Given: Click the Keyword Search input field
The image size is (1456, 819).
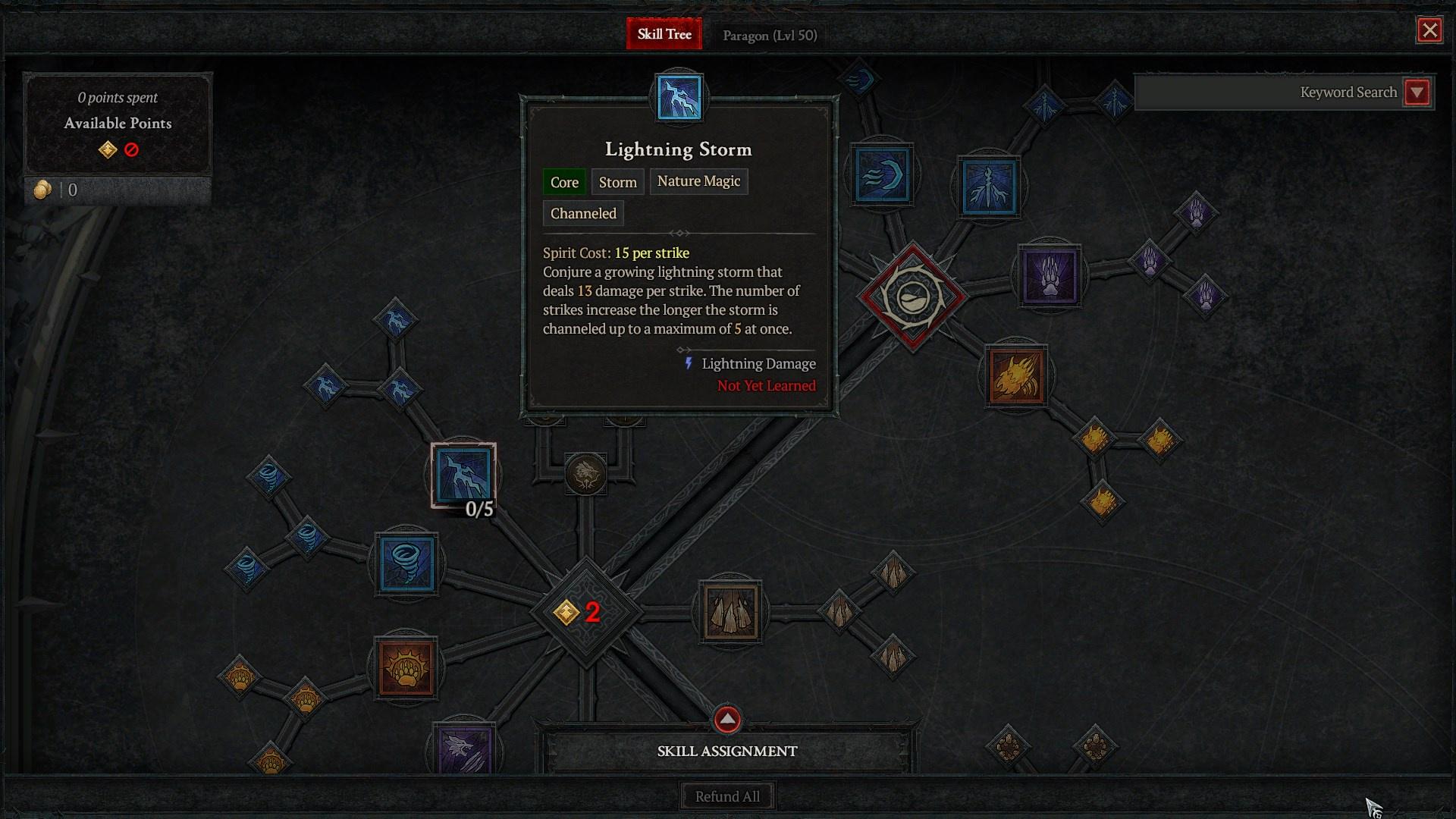Looking at the screenshot, I should tap(1266, 93).
